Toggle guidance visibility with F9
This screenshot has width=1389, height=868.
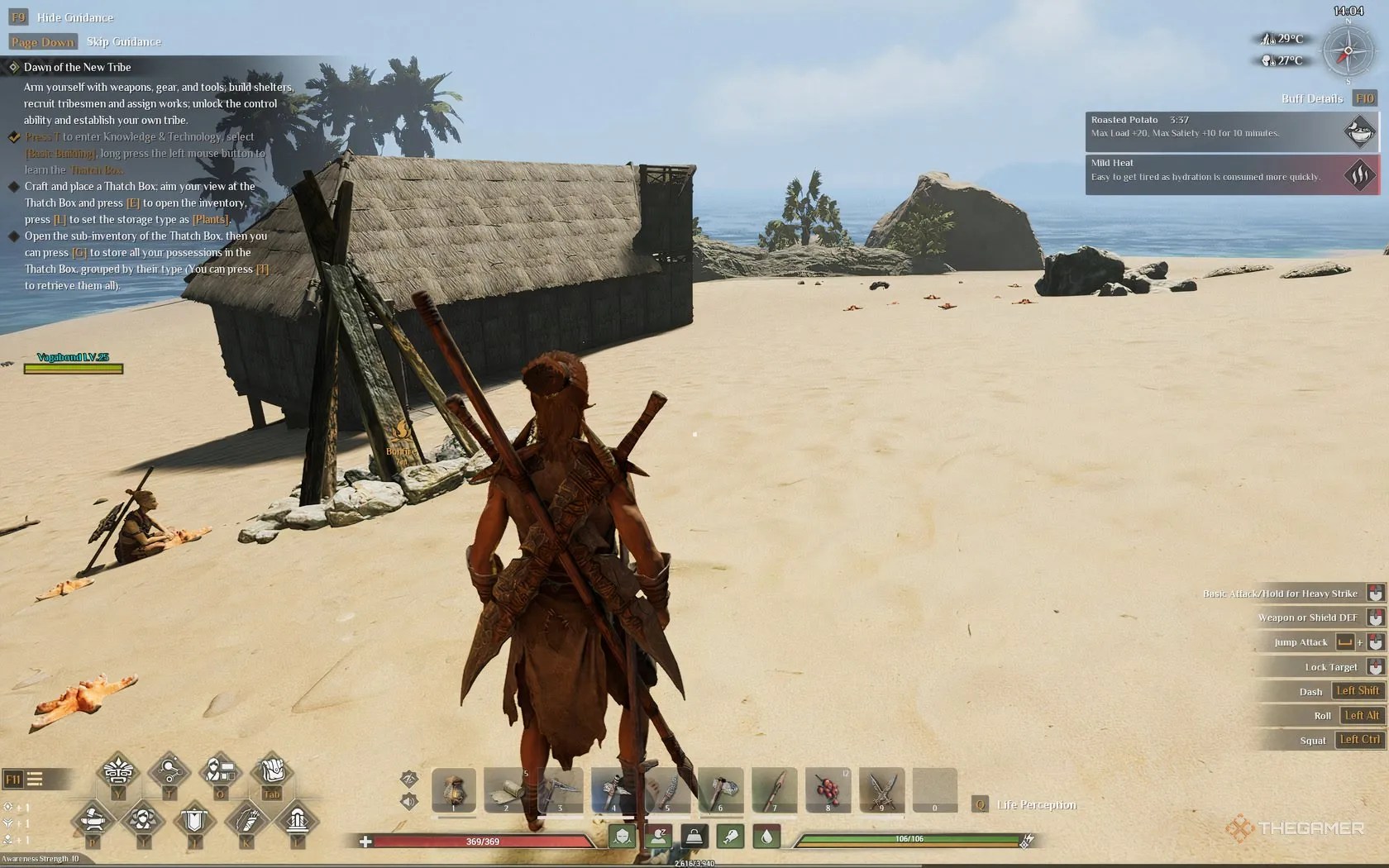click(x=18, y=17)
